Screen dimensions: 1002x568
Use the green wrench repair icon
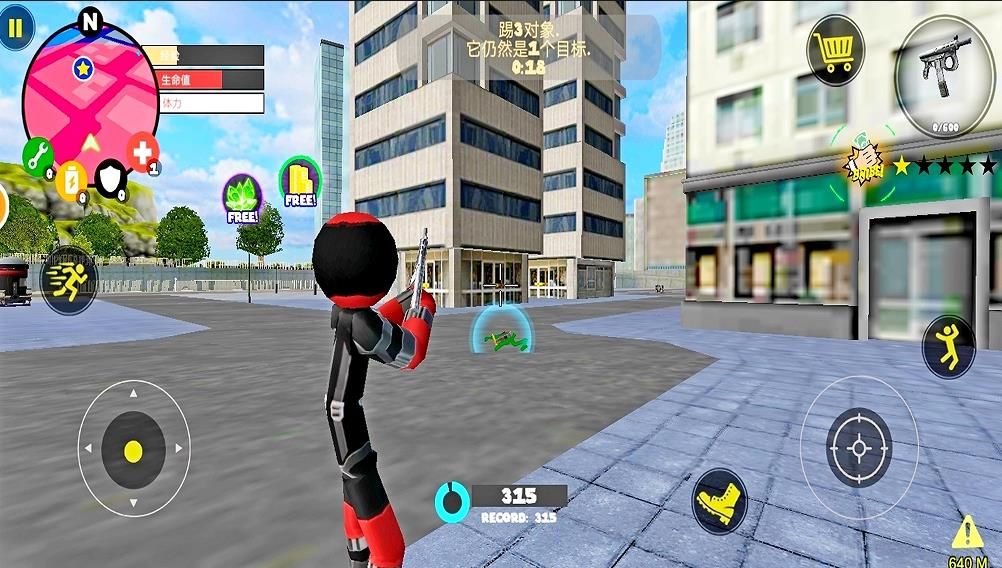click(37, 156)
